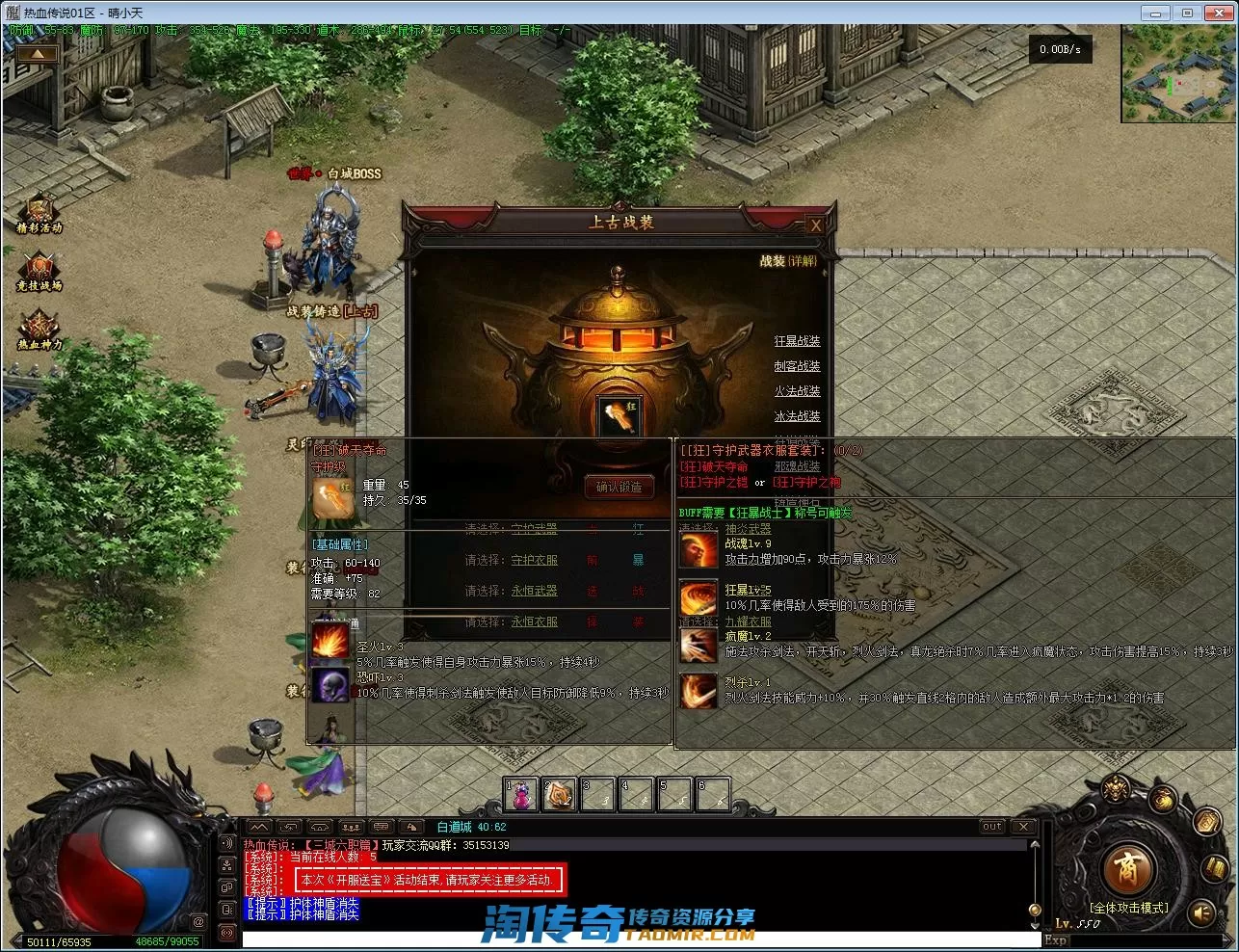The image size is (1239, 952).
Task: Click the weapon item slot in the furnace
Action: pyautogui.click(x=618, y=416)
